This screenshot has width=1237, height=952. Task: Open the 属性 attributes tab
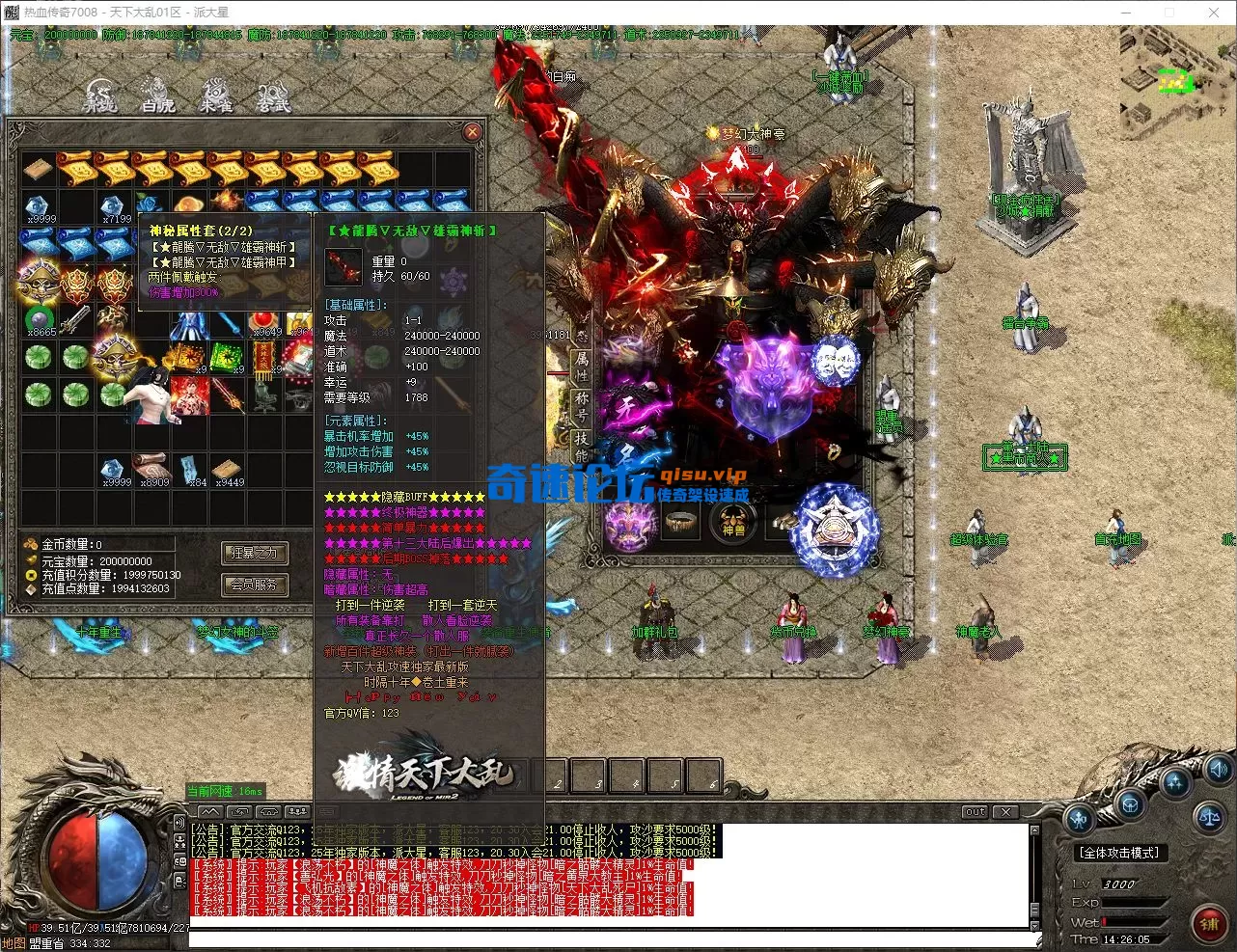[581, 366]
